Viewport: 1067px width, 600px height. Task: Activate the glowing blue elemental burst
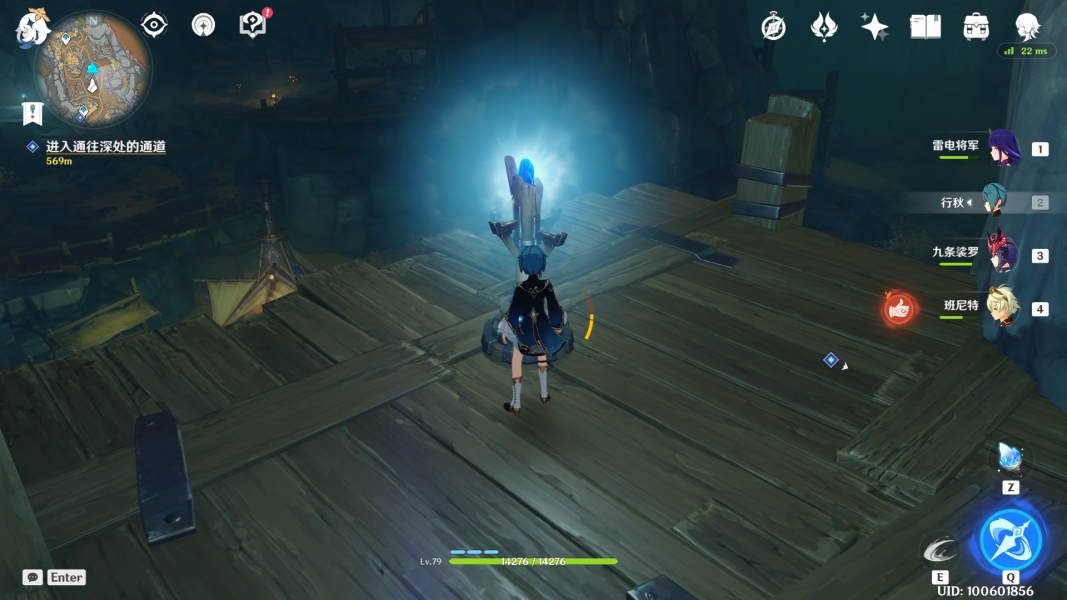pyautogui.click(x=1011, y=539)
